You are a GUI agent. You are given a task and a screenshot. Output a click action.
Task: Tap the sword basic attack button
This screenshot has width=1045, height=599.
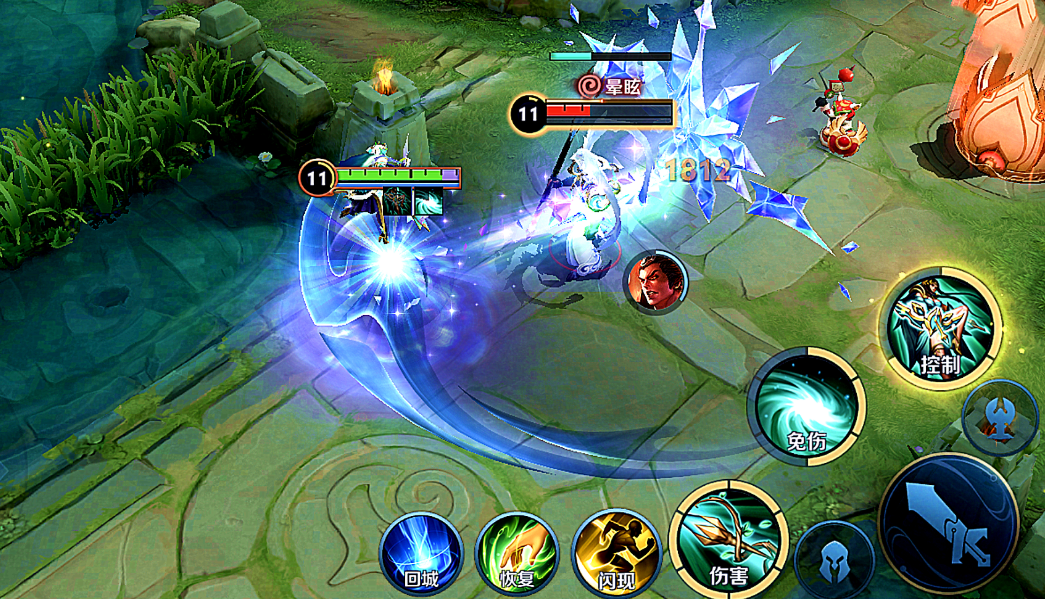click(x=947, y=524)
